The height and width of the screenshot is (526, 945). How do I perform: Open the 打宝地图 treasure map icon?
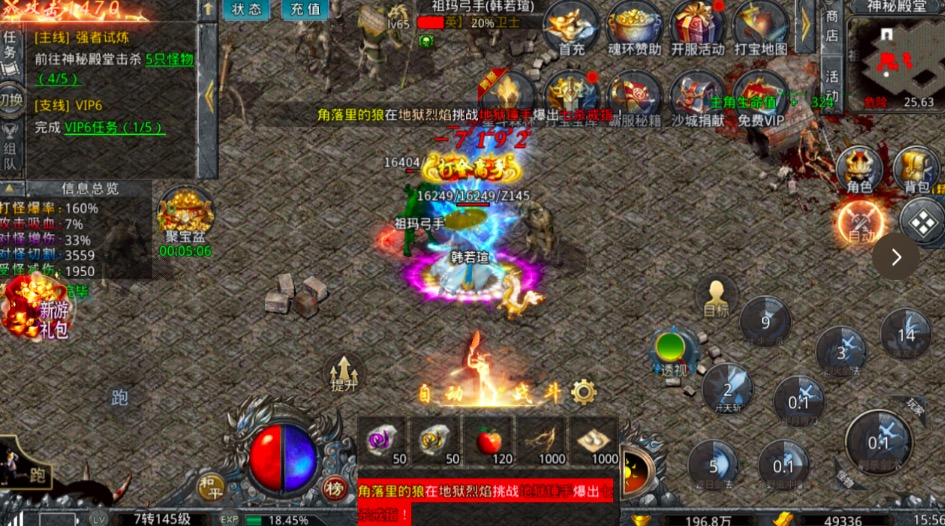coord(760,28)
